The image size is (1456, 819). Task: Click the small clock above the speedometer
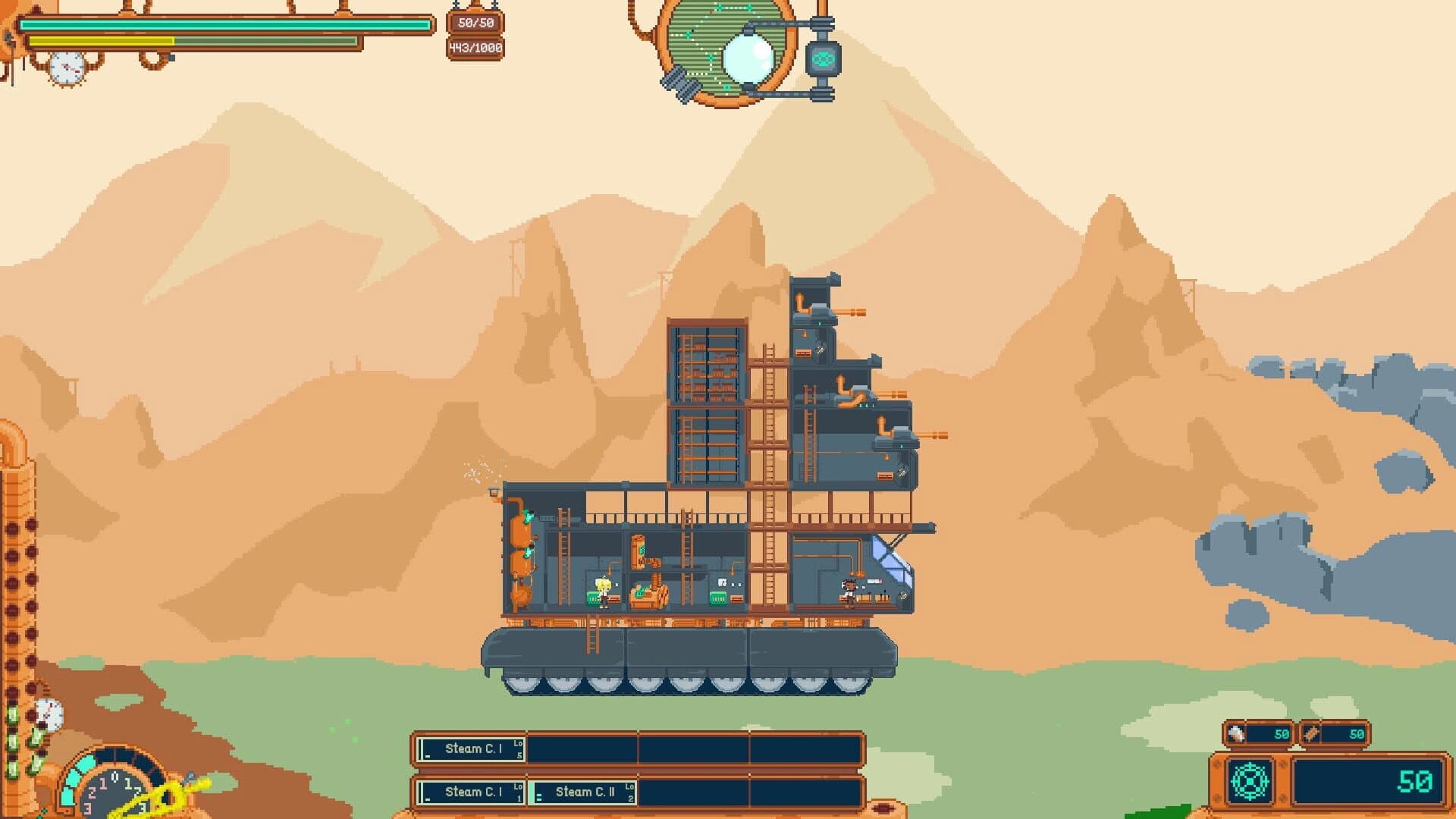tap(49, 714)
